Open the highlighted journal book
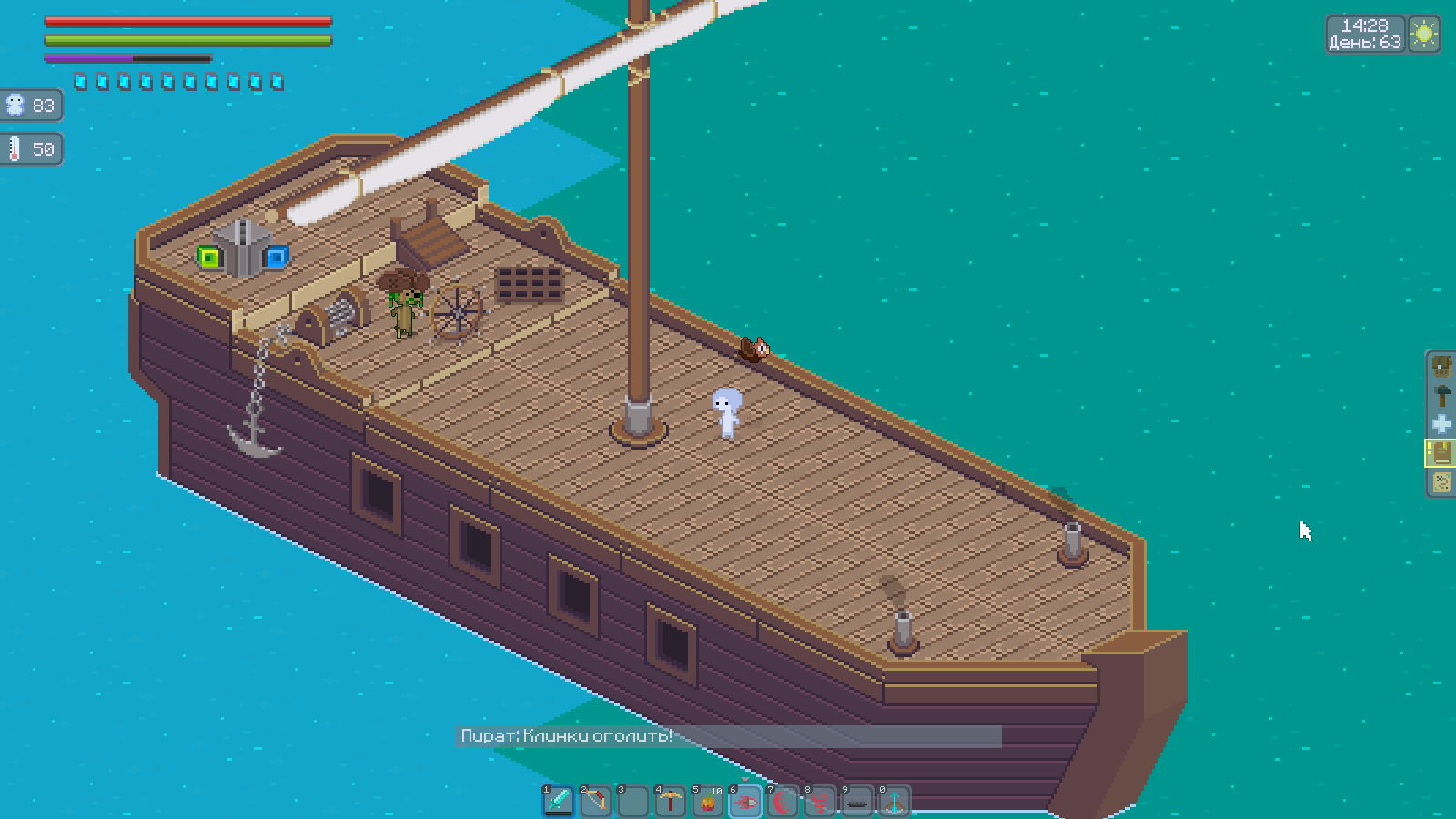 click(x=1441, y=453)
